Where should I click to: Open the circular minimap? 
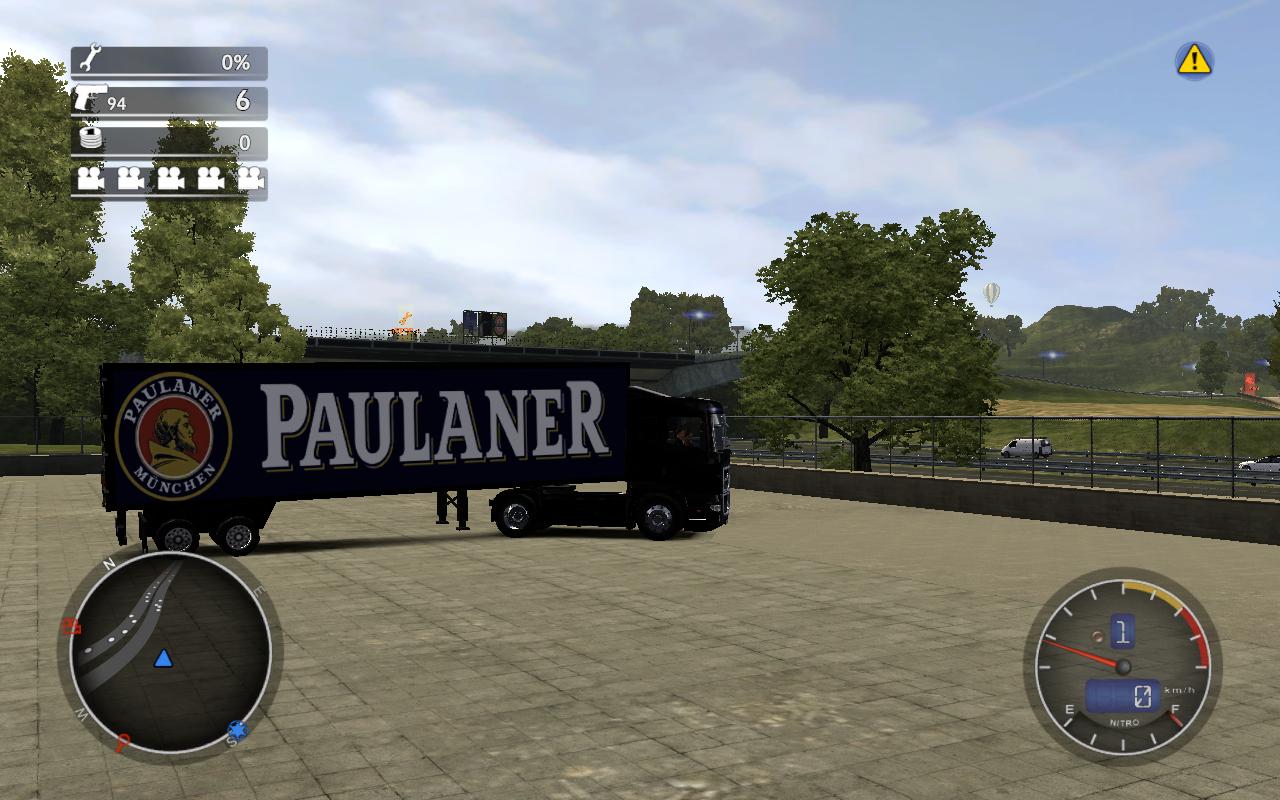[170, 652]
